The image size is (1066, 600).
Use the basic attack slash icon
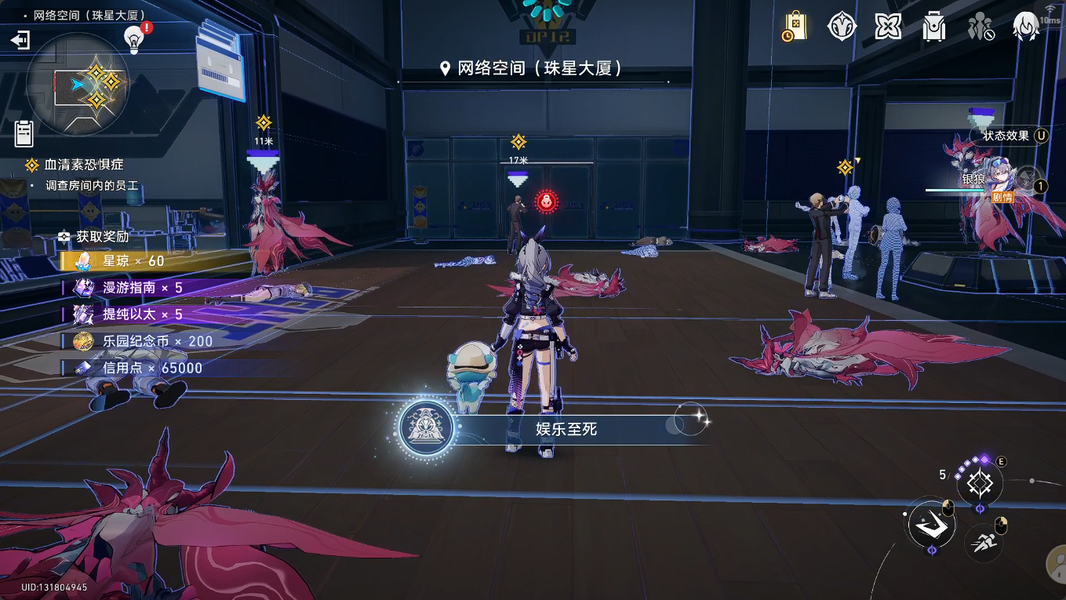point(930,525)
